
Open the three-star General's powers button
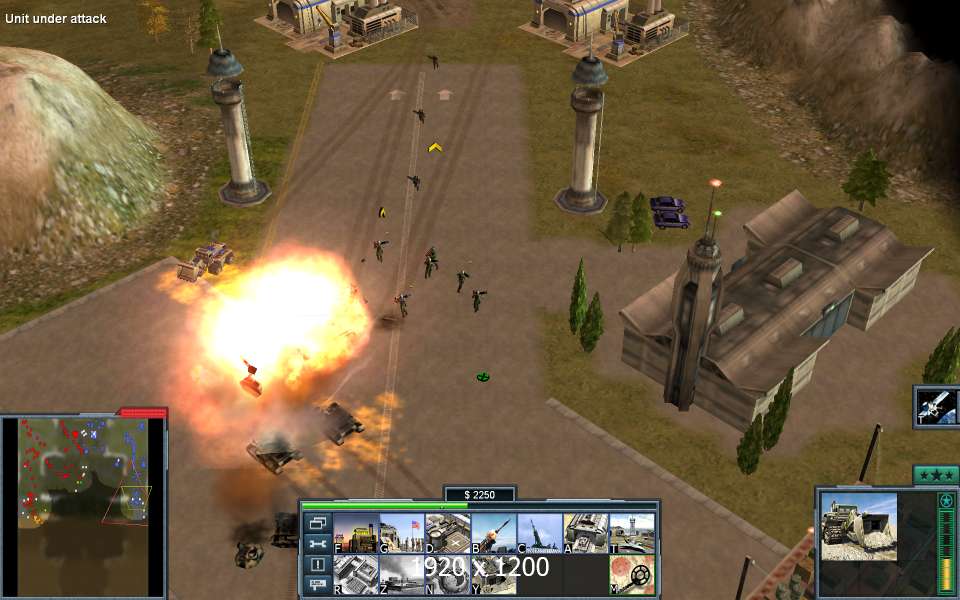[936, 474]
